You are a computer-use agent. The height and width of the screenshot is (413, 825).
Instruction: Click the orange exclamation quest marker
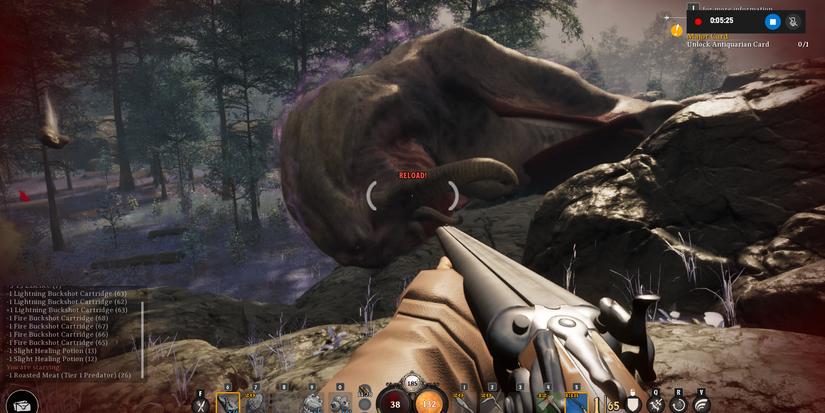tap(676, 31)
